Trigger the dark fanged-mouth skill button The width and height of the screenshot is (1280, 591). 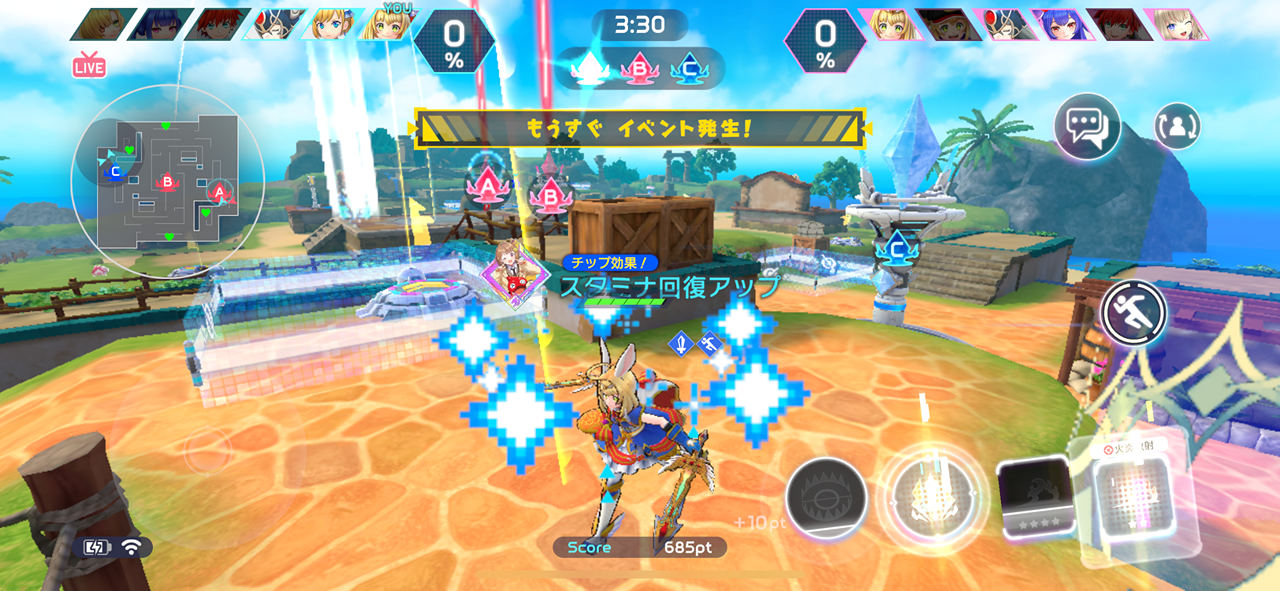[x=826, y=499]
